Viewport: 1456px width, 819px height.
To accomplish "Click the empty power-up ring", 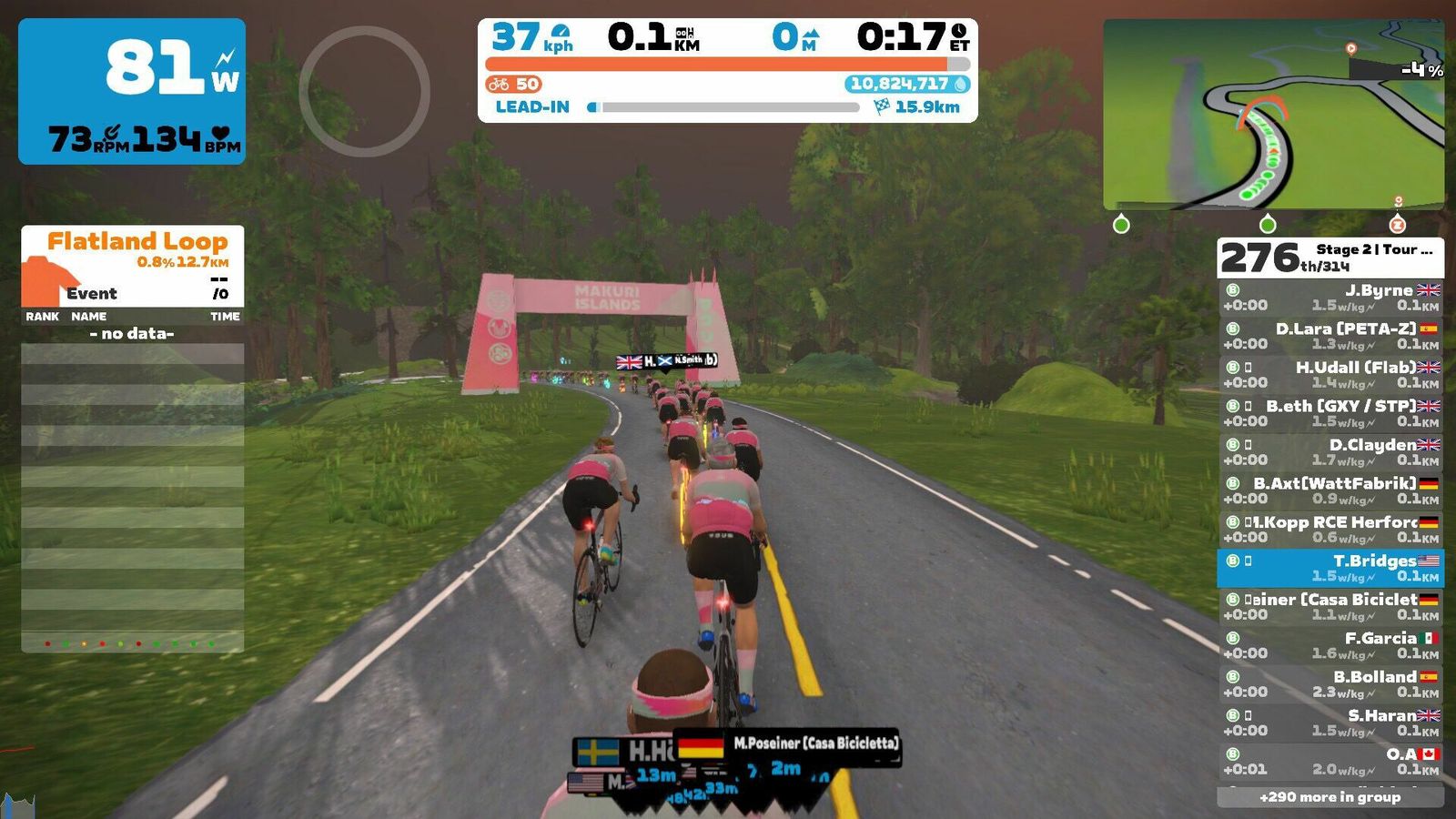I will pyautogui.click(x=364, y=91).
